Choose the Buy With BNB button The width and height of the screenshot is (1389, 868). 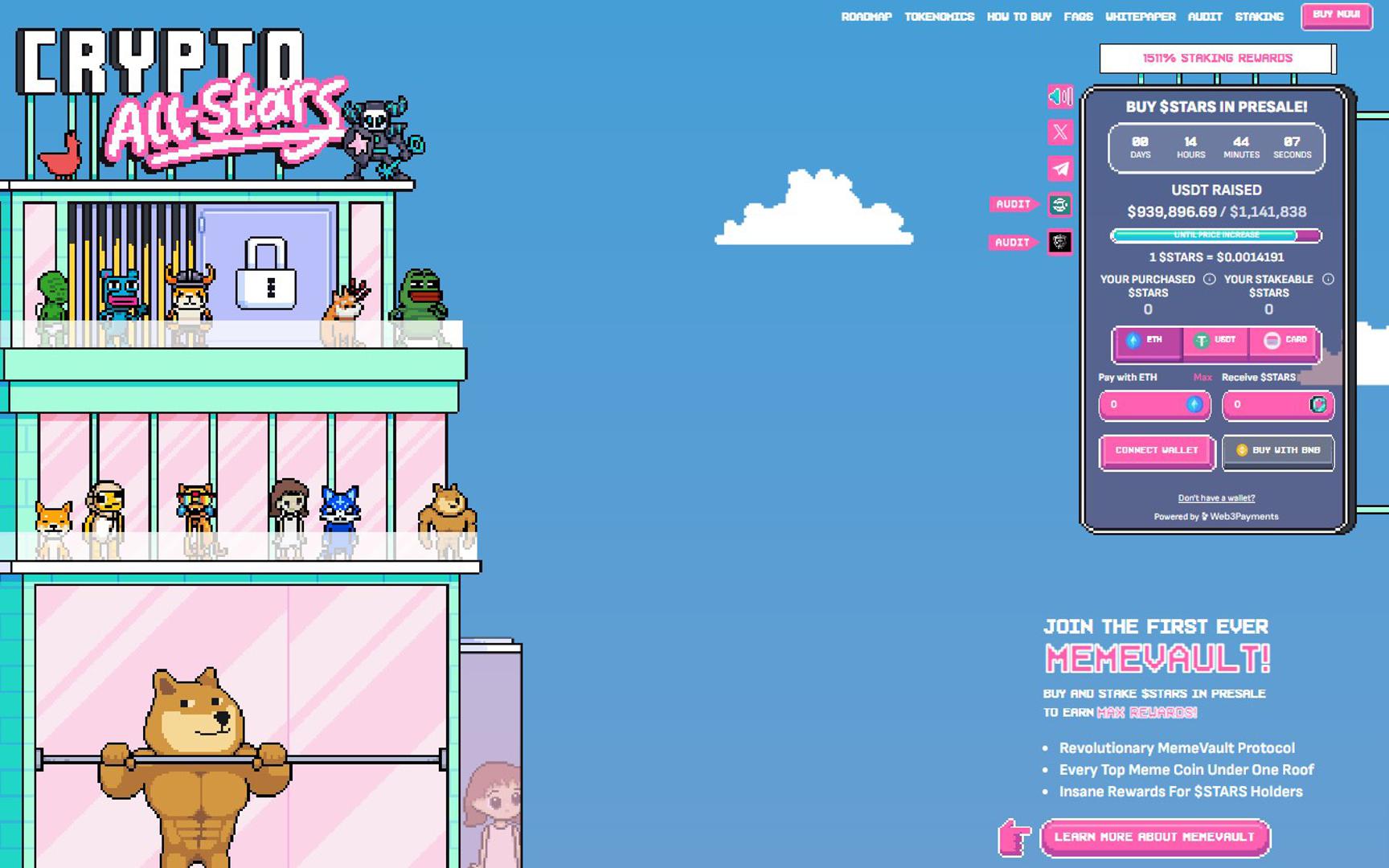point(1277,451)
